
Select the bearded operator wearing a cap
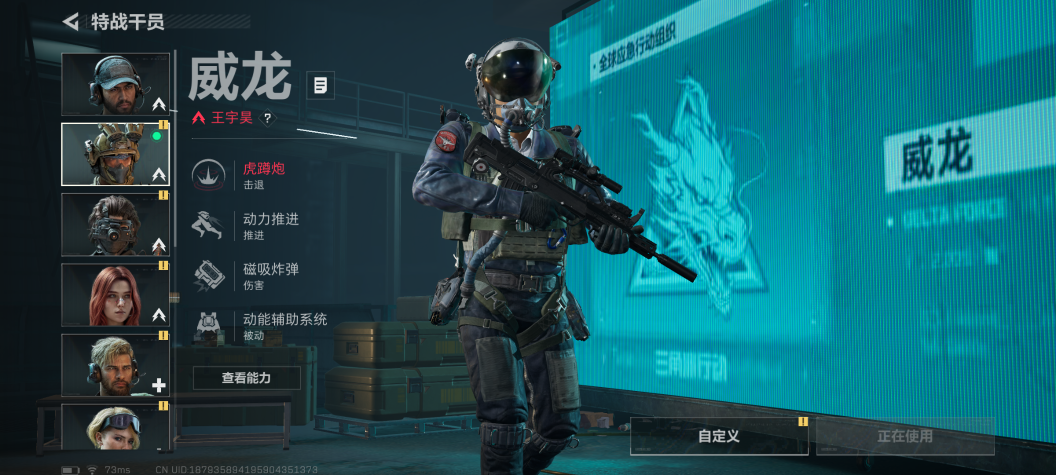[x=115, y=84]
